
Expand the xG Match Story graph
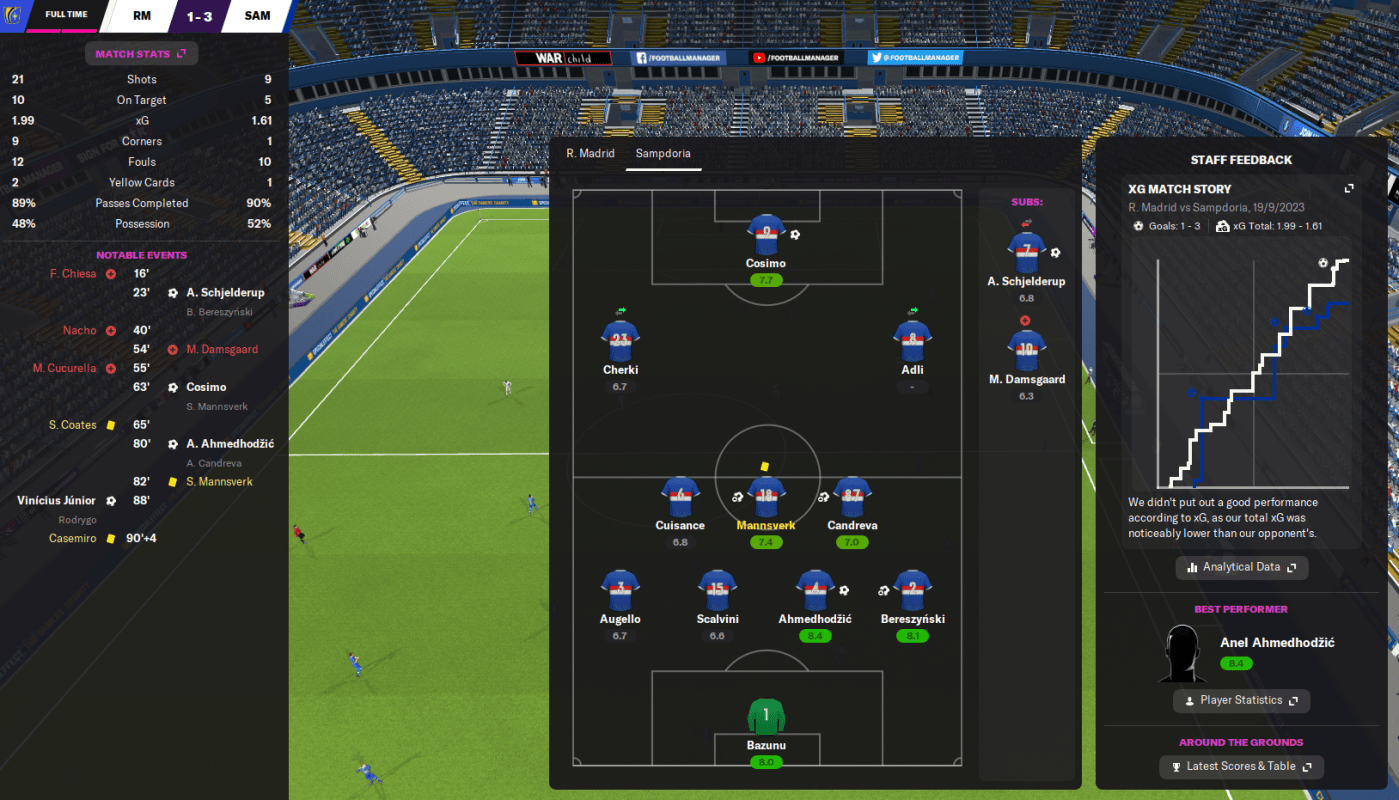point(1348,189)
